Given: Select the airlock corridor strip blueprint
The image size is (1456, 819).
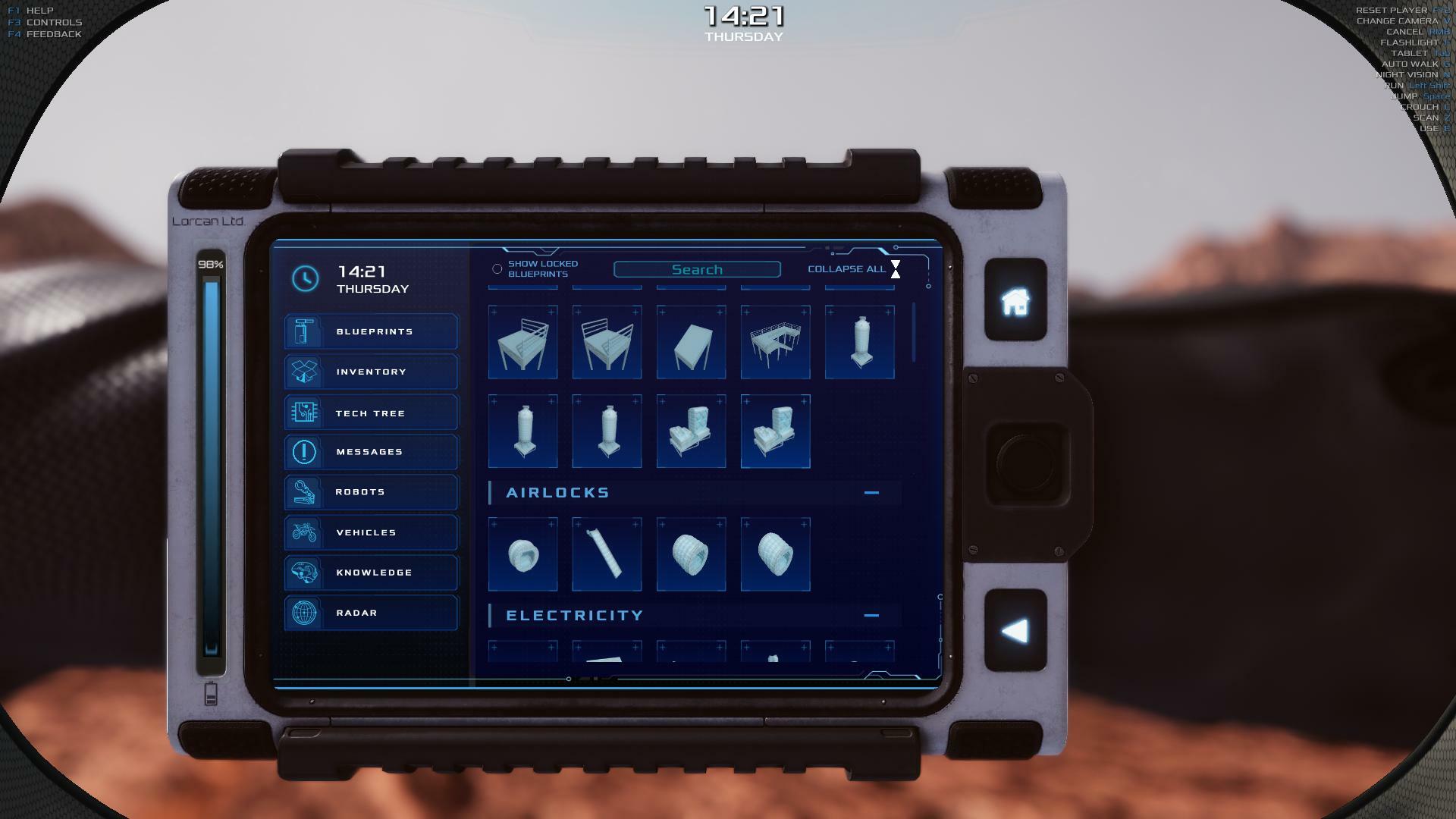Looking at the screenshot, I should 607,554.
